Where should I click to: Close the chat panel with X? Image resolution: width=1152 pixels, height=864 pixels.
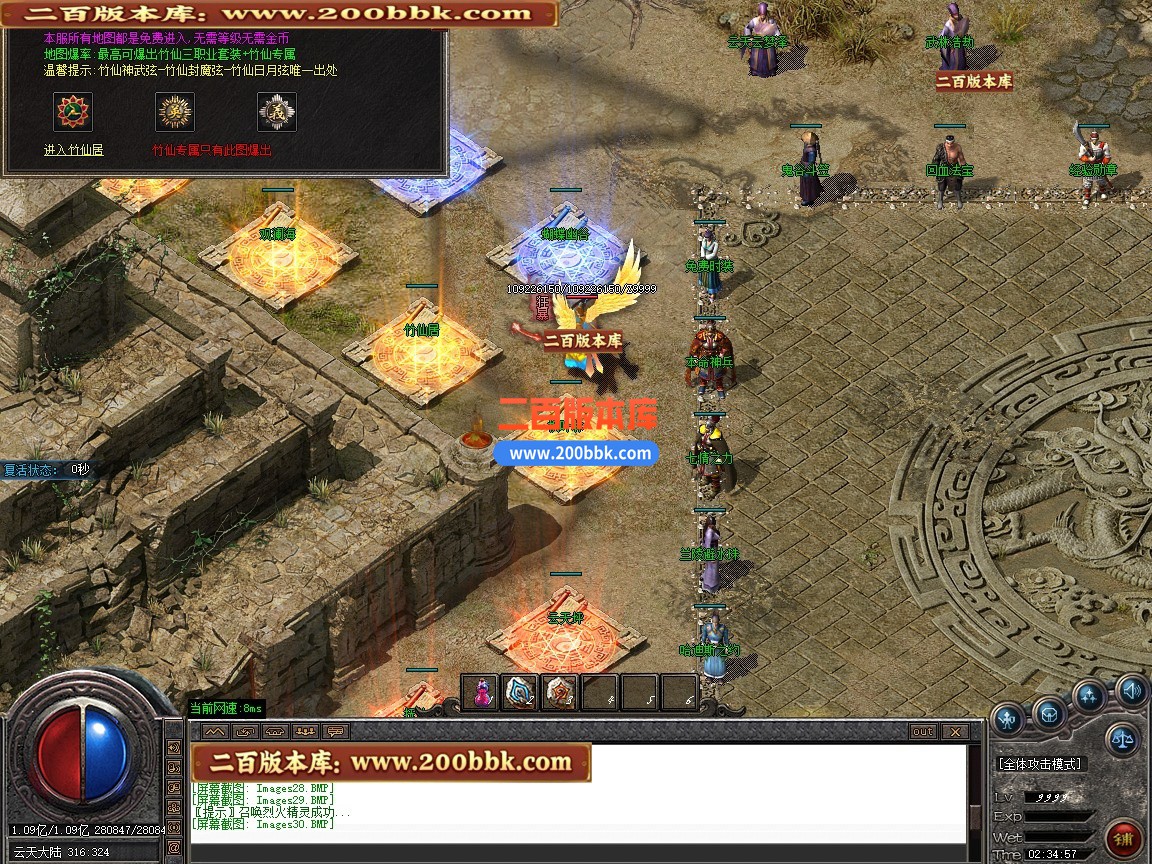click(954, 732)
